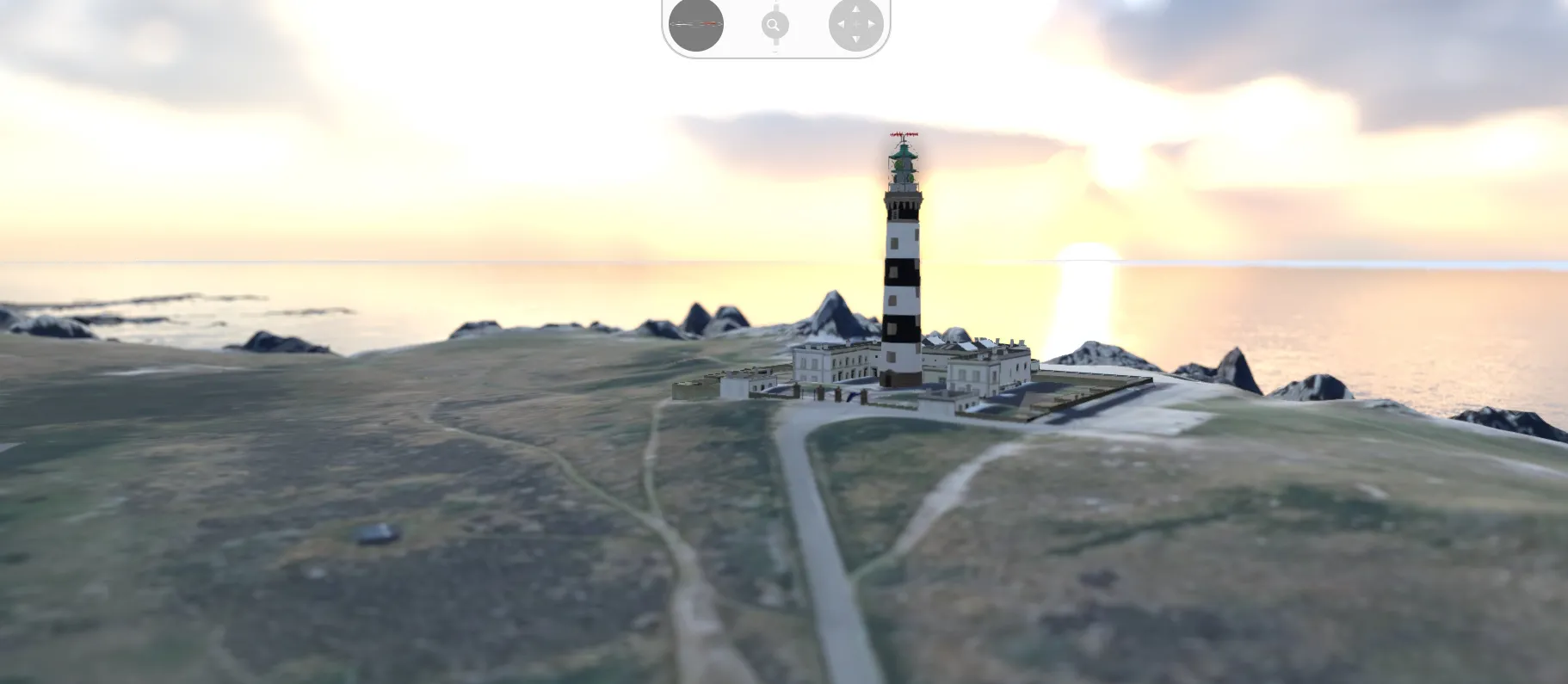1568x684 pixels.
Task: Click the zoom-in end of the slider track
Action: pyautogui.click(x=775, y=5)
